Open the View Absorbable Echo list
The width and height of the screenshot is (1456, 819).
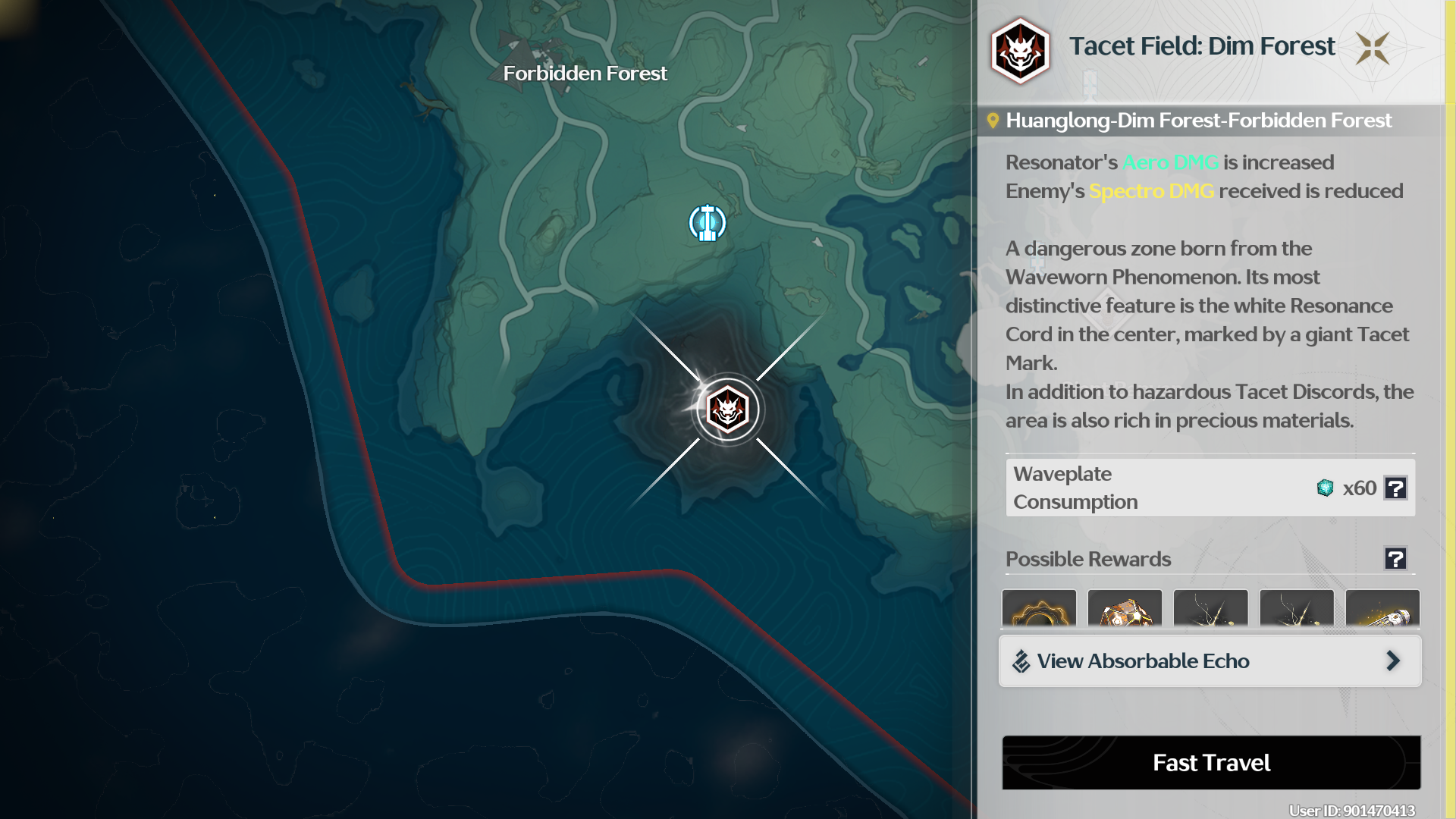tap(1210, 661)
